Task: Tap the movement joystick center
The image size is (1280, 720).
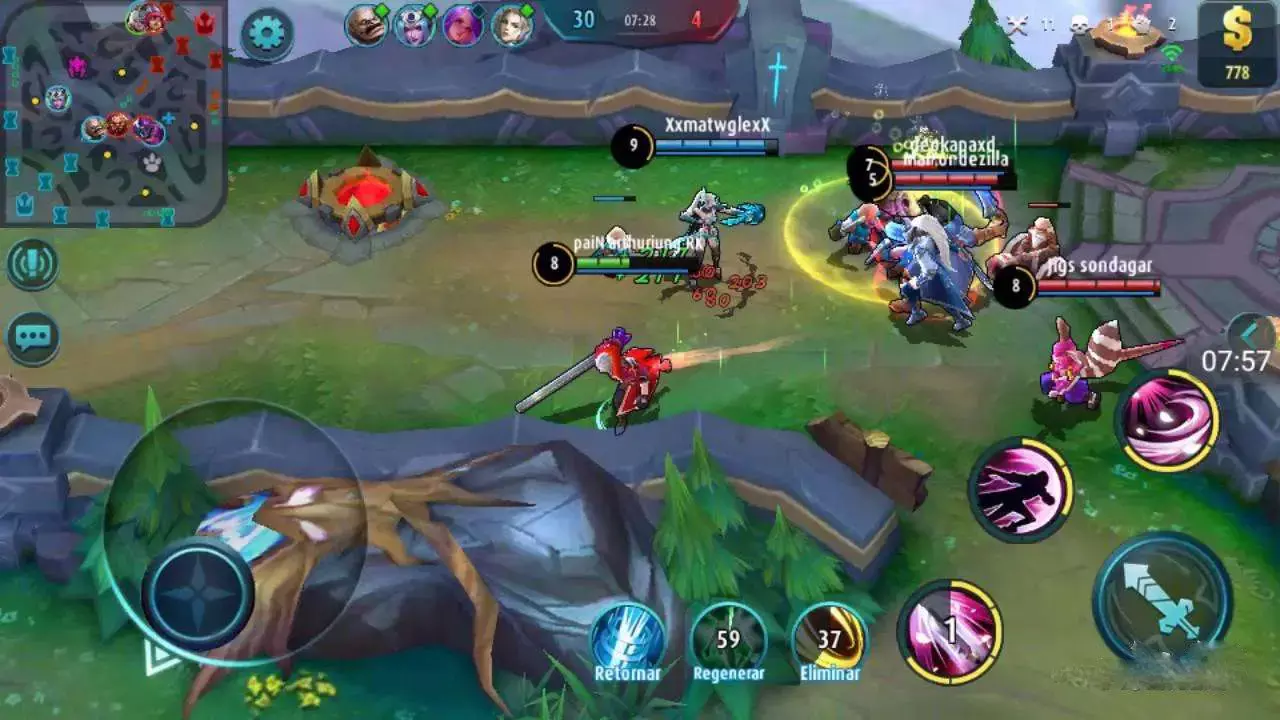Action: click(197, 594)
